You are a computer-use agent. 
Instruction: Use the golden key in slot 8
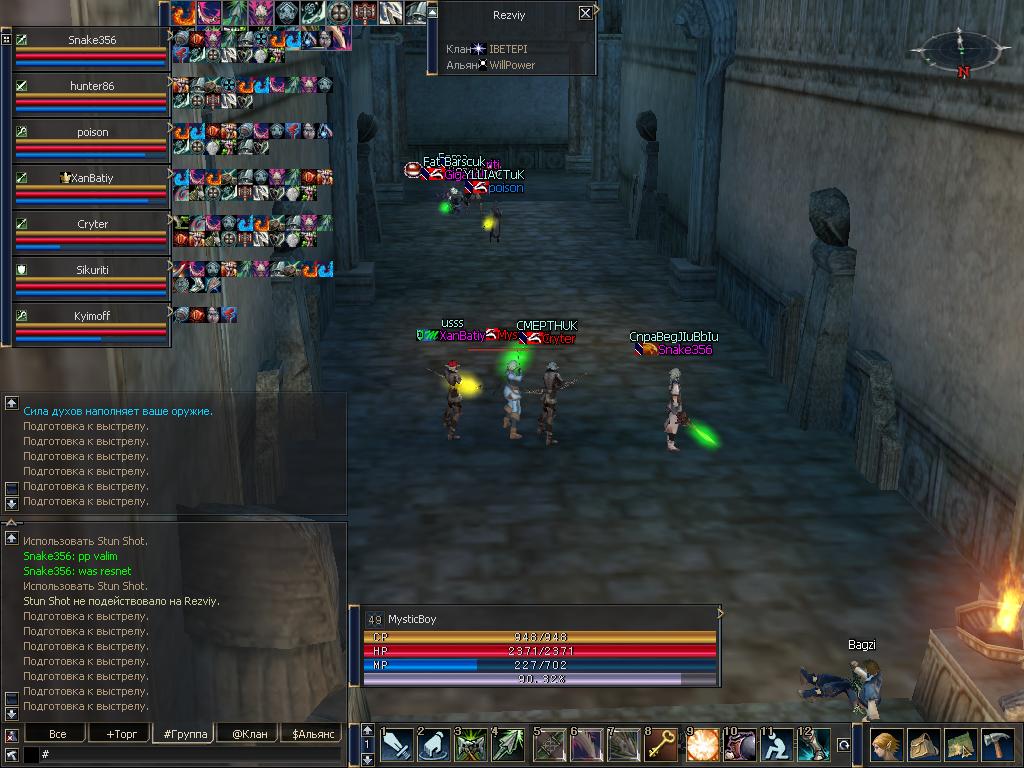(x=661, y=745)
